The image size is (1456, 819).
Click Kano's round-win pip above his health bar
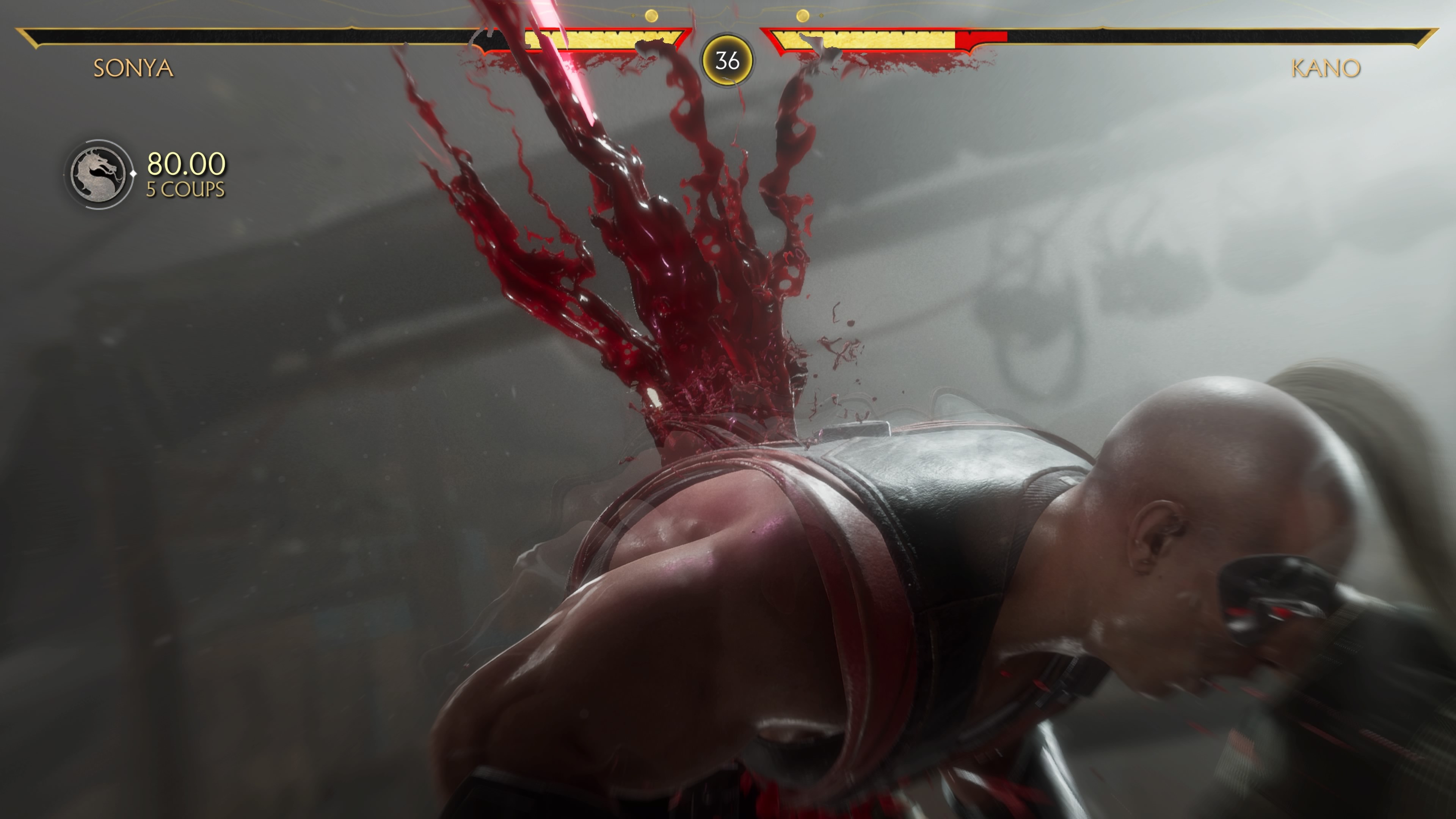[x=803, y=16]
